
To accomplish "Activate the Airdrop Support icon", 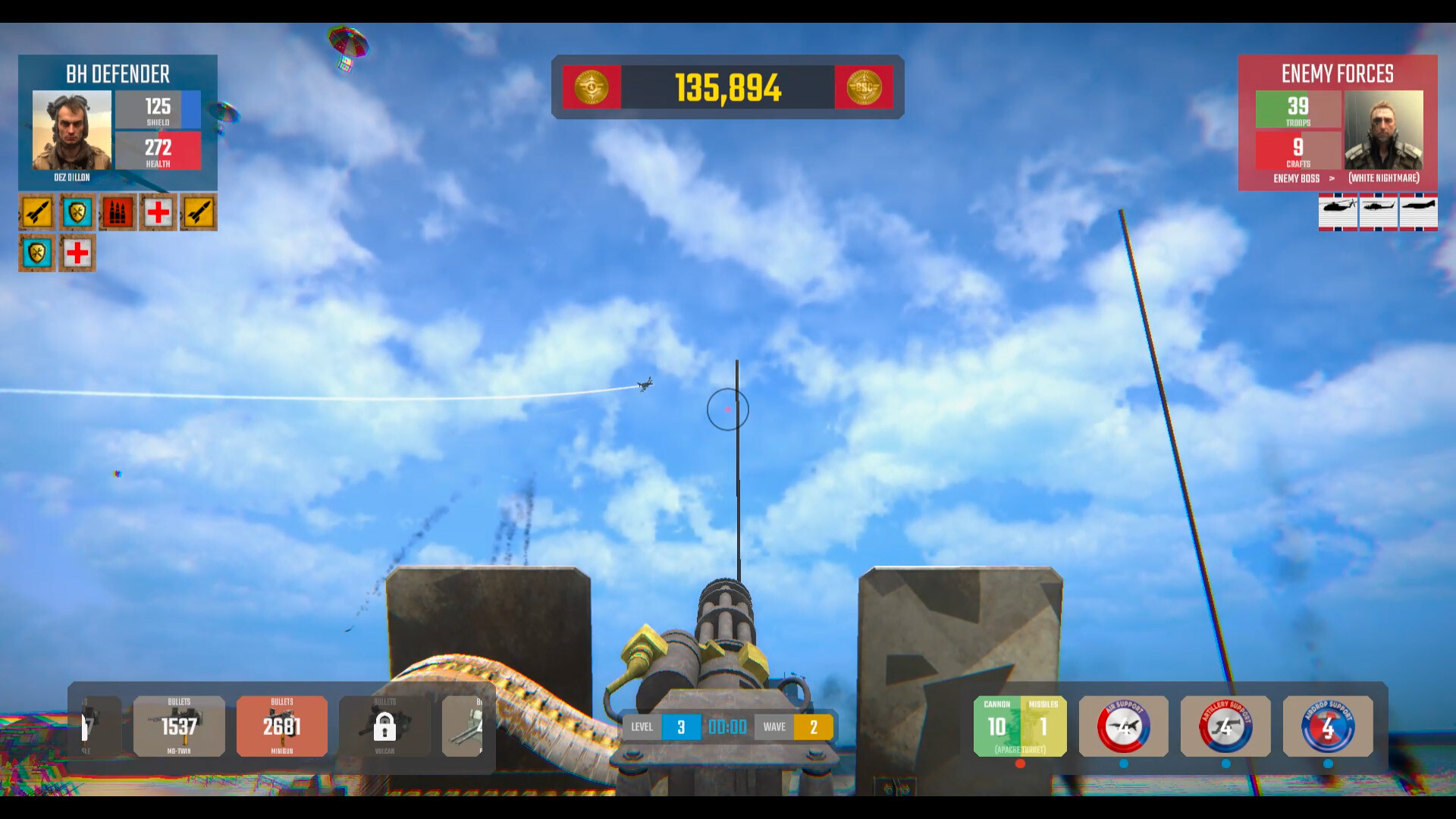I will click(x=1327, y=726).
